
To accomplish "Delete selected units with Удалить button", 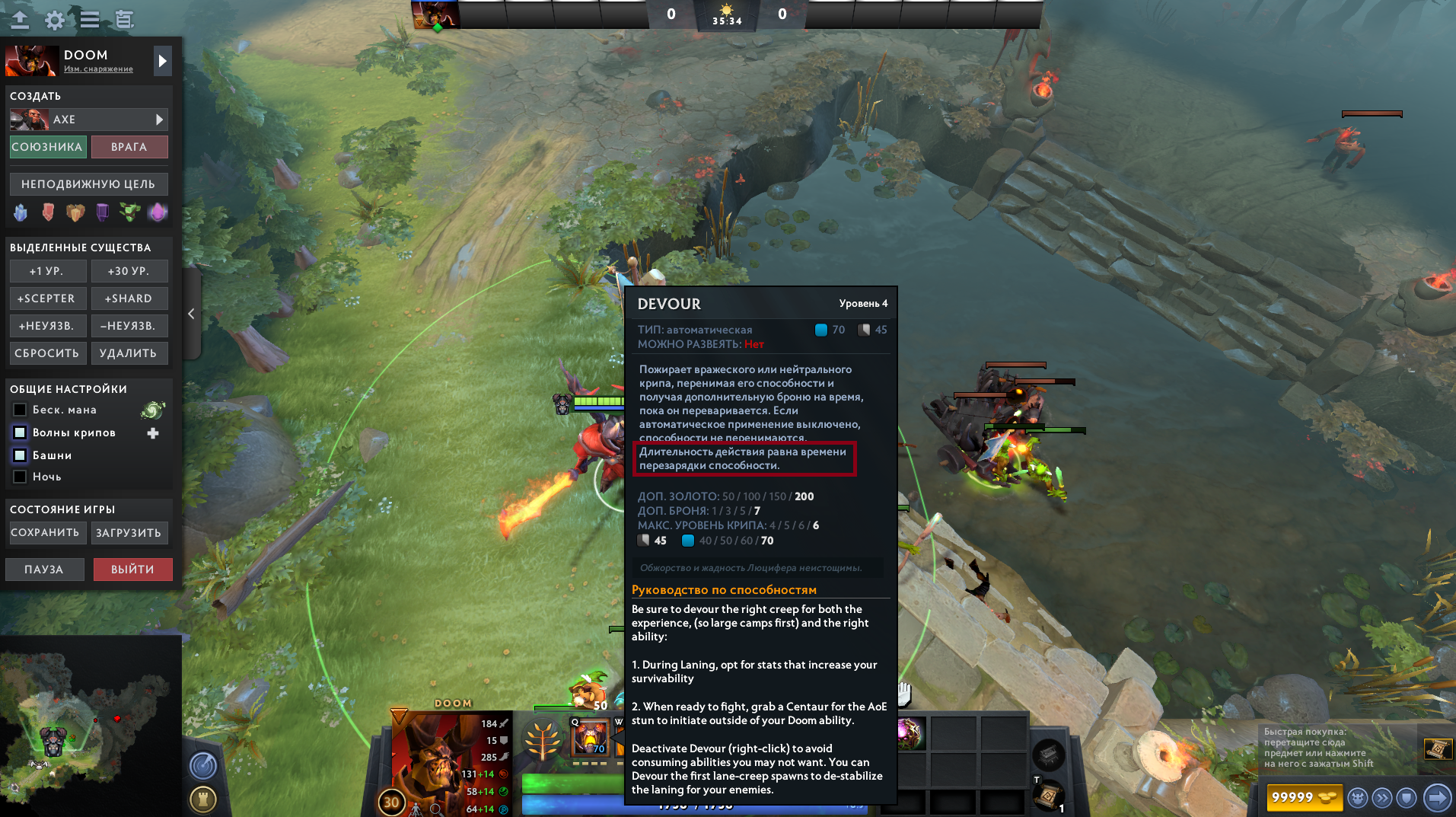I will (x=129, y=353).
